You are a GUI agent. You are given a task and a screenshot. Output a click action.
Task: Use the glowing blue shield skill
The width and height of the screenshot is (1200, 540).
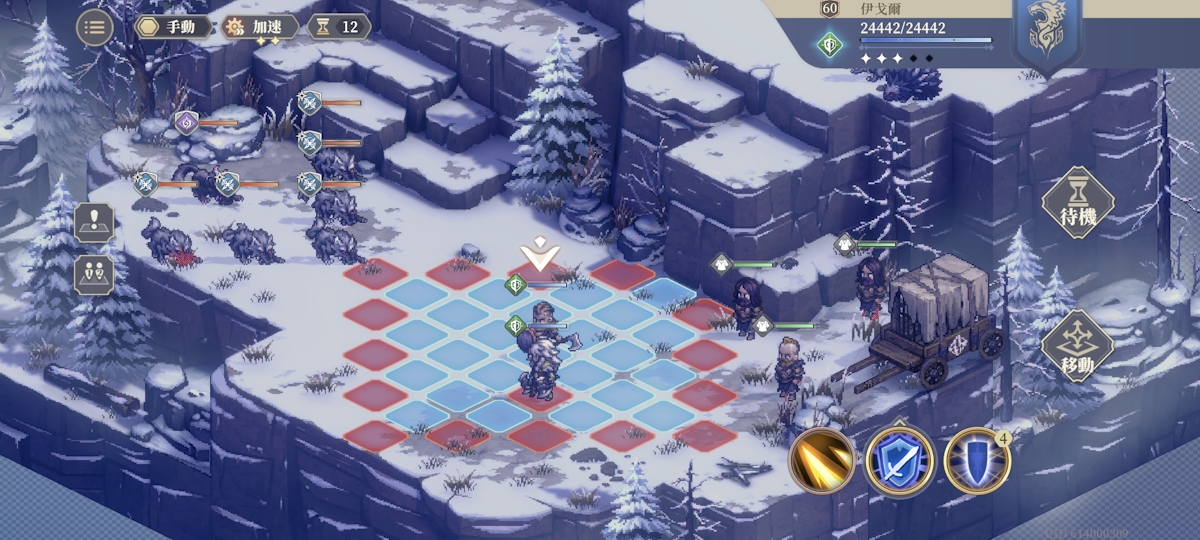976,461
